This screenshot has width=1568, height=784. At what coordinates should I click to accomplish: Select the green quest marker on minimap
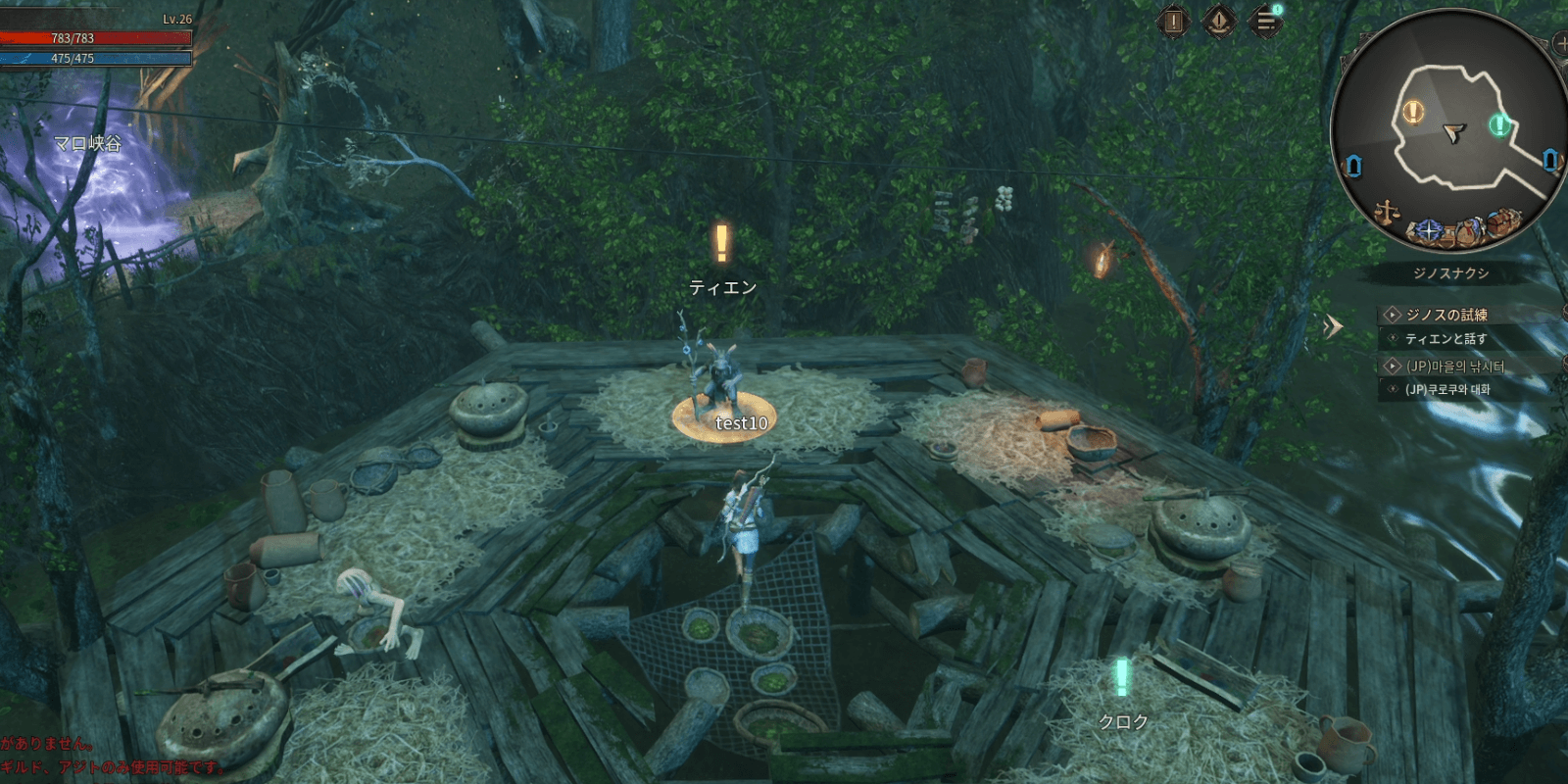1498,124
